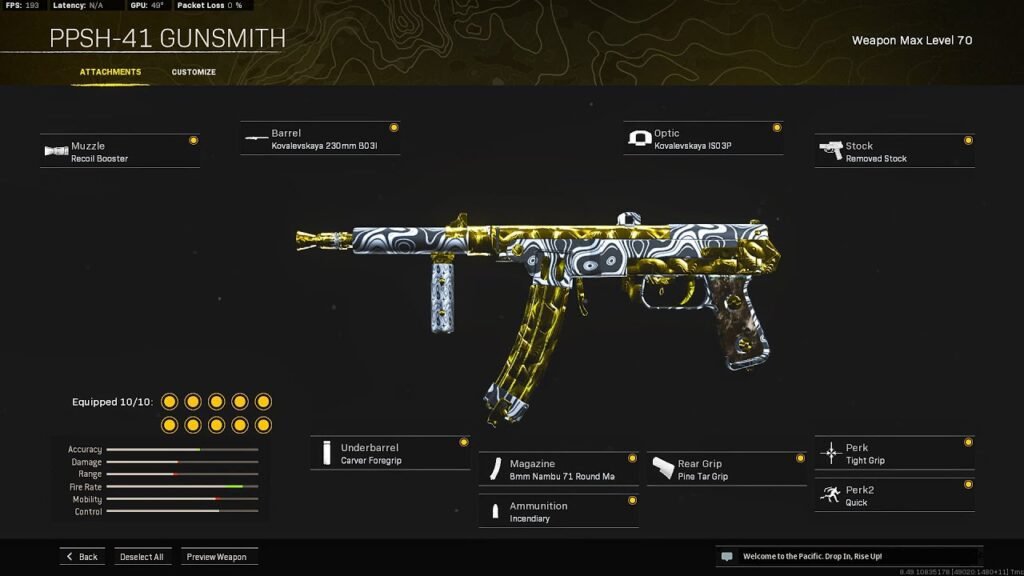Open the Muzzle Recoil Booster slot
Screen dimensions: 1024x576
(x=120, y=152)
